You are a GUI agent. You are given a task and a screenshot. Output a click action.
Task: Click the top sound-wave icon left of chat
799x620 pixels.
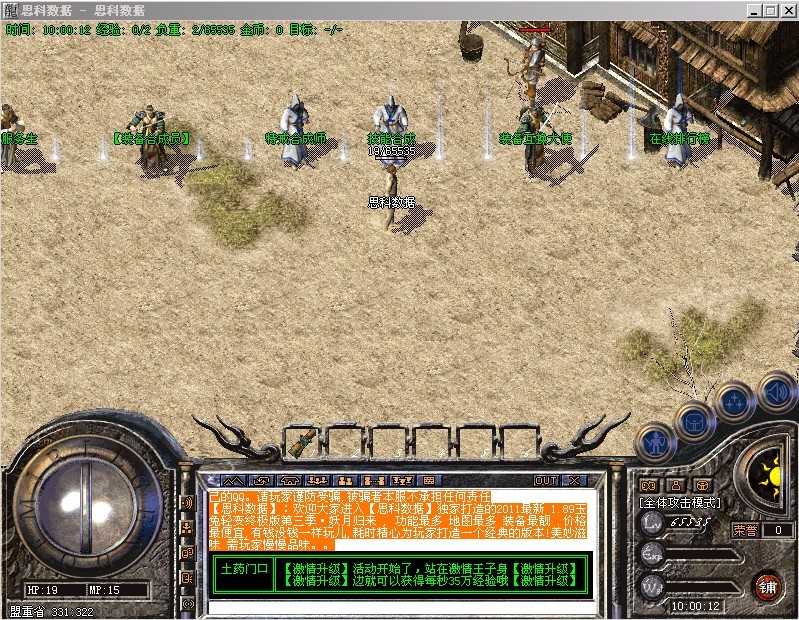(187, 502)
